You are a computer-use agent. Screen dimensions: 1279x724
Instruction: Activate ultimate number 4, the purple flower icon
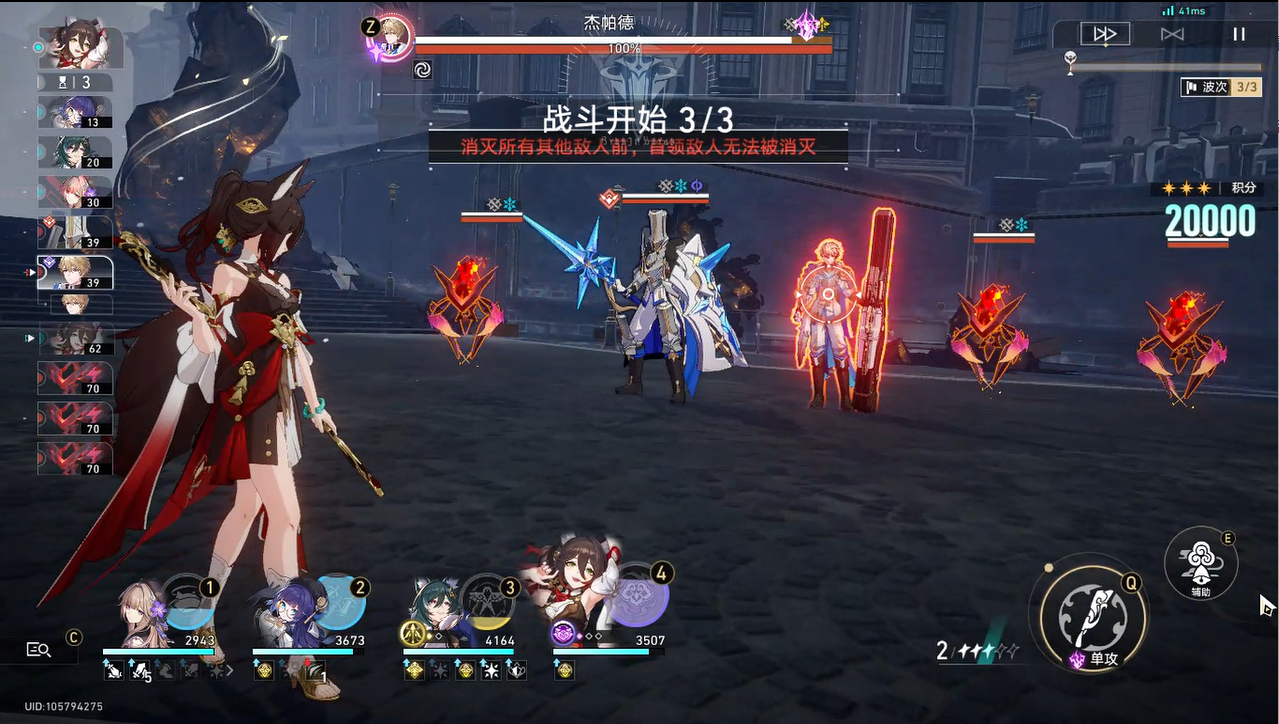(x=638, y=602)
